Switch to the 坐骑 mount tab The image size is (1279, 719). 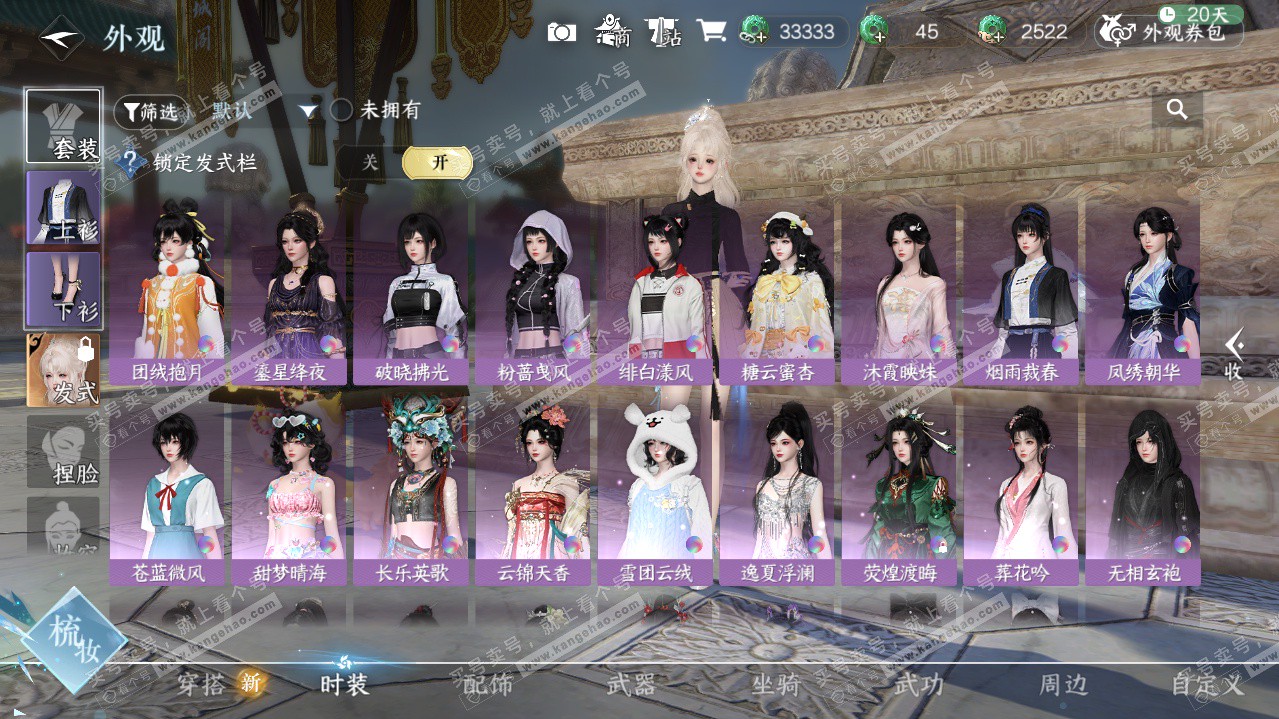click(x=775, y=685)
